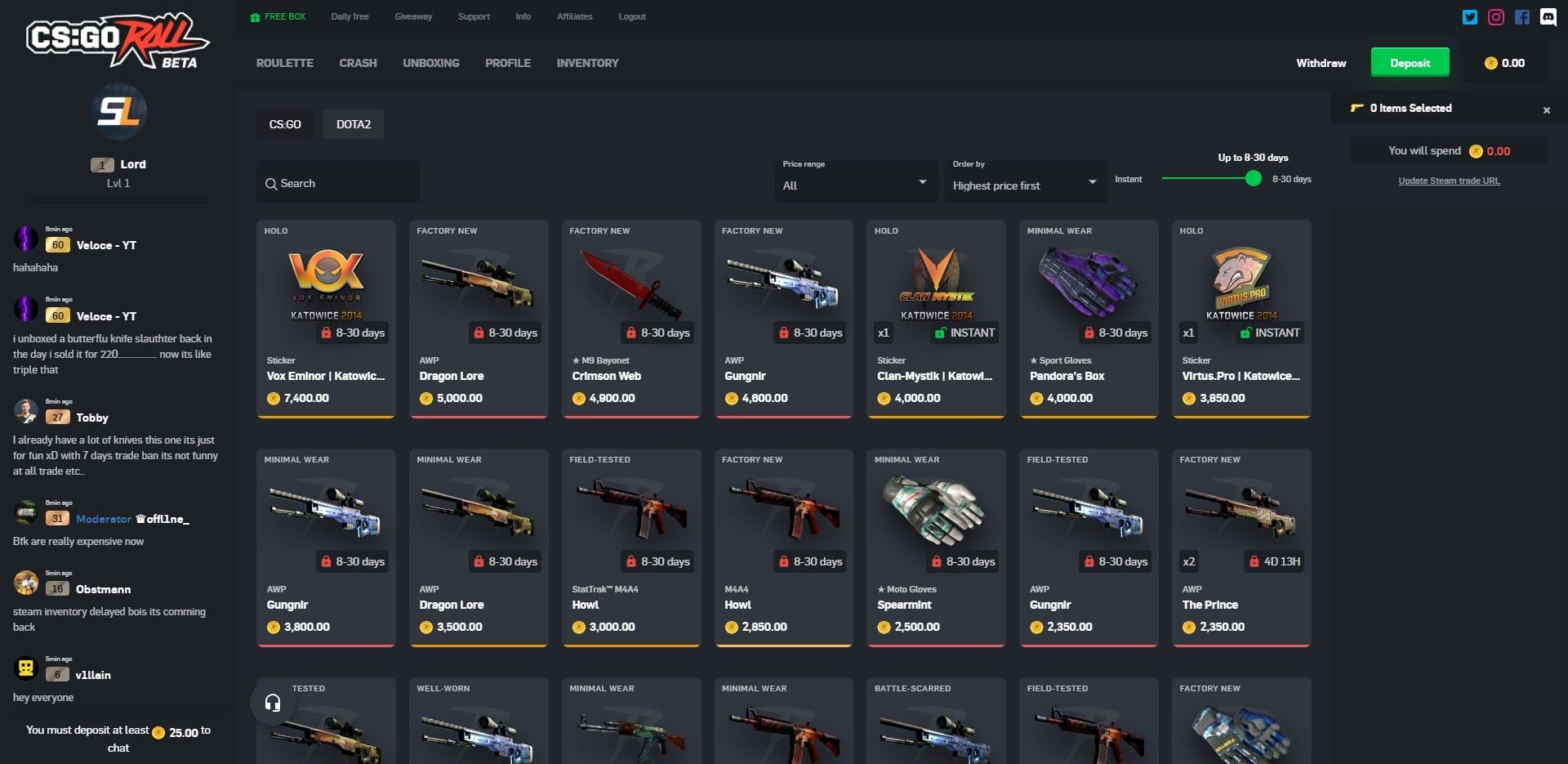The height and width of the screenshot is (764, 1568).
Task: Switch to the UNBOXING section
Action: [430, 63]
